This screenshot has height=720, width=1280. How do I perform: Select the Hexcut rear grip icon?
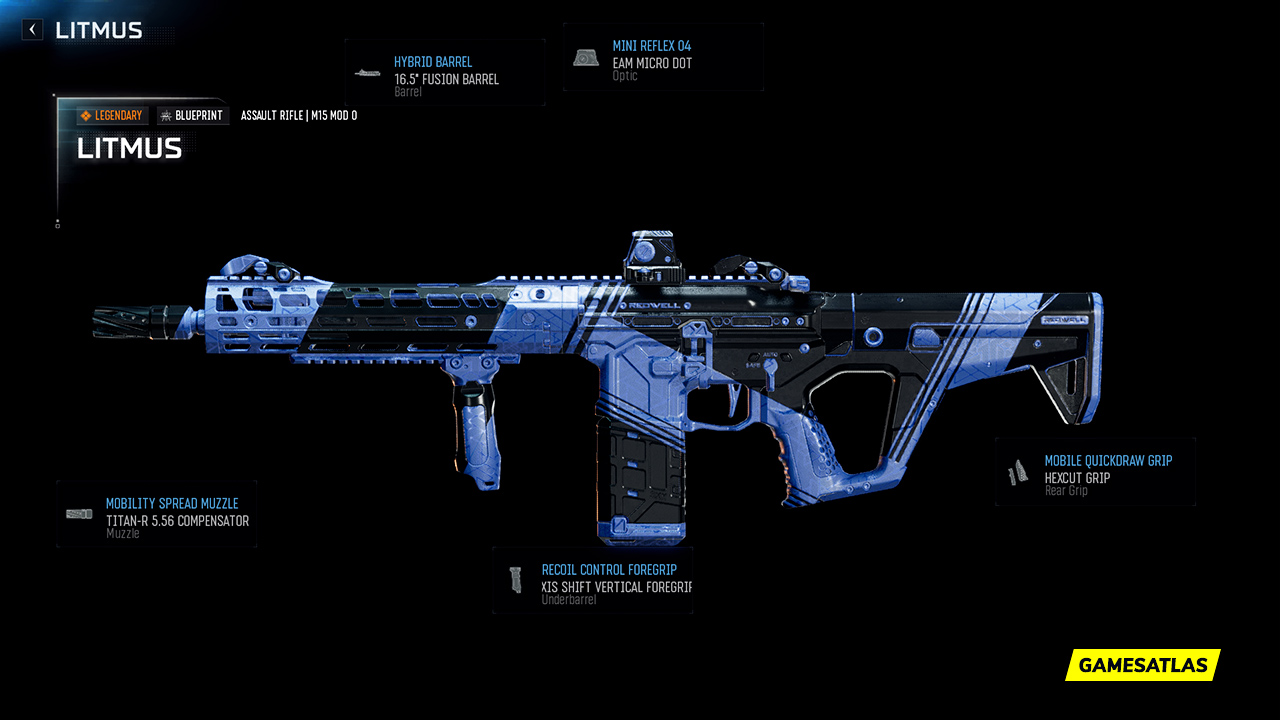point(1017,470)
